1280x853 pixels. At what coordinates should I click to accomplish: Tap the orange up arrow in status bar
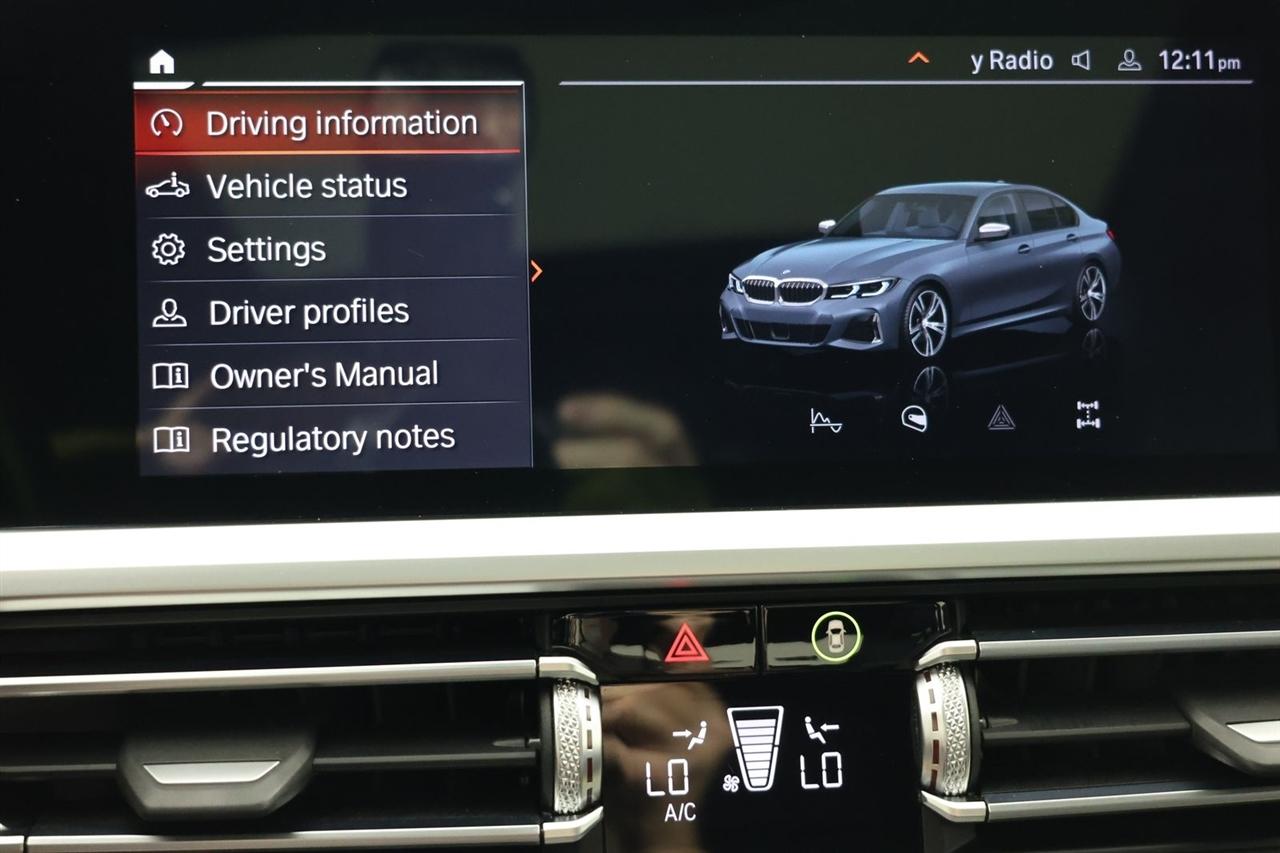(918, 58)
